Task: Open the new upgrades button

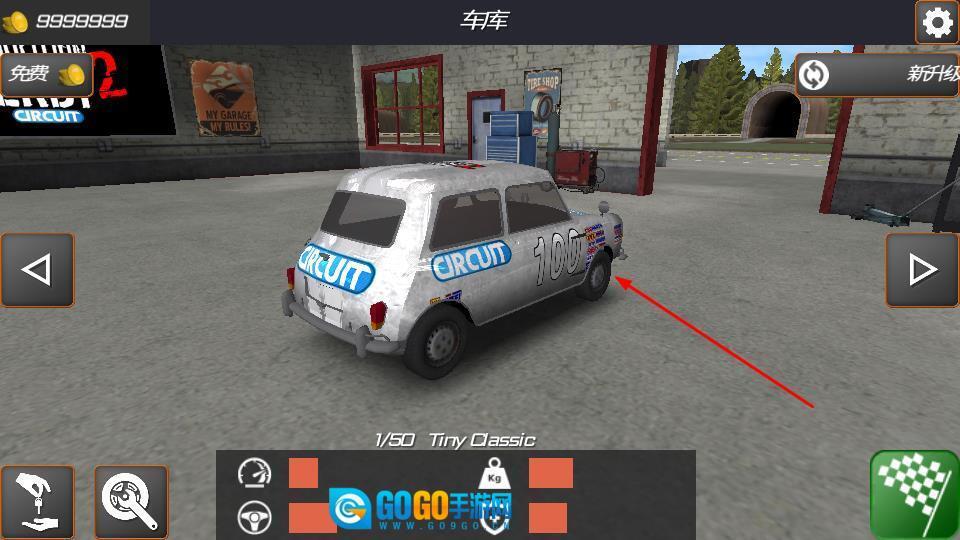Action: click(878, 74)
